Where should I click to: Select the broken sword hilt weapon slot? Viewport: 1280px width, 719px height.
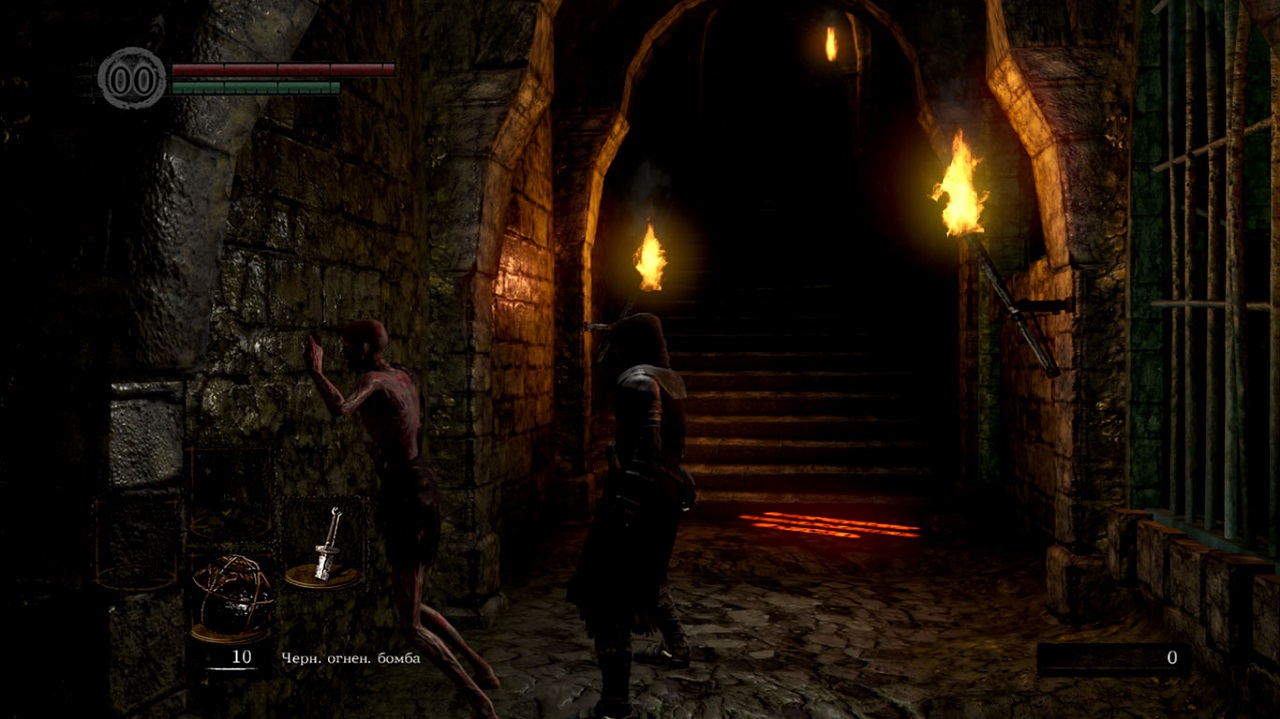coord(324,547)
